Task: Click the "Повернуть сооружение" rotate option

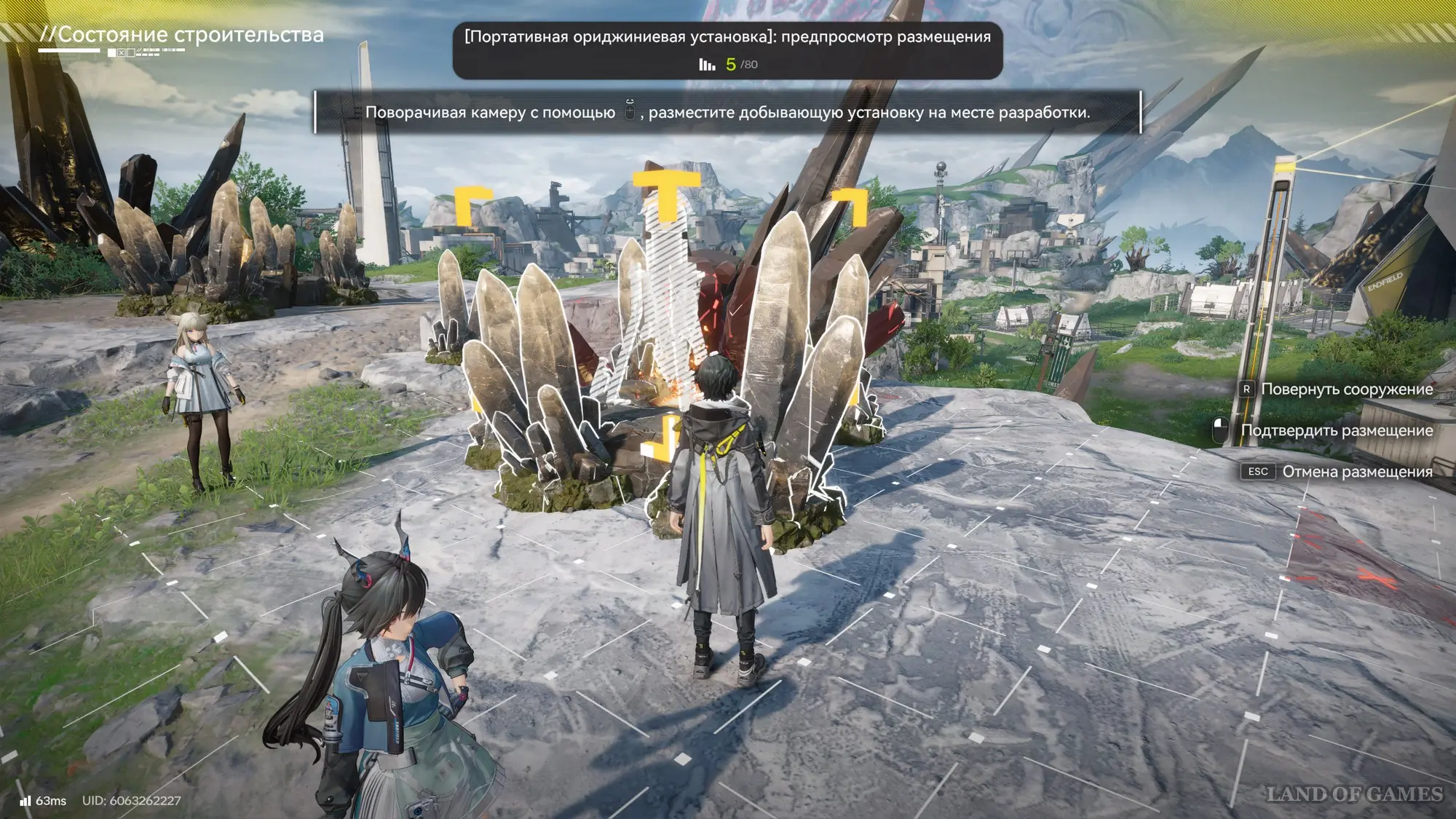Action: tap(1346, 389)
